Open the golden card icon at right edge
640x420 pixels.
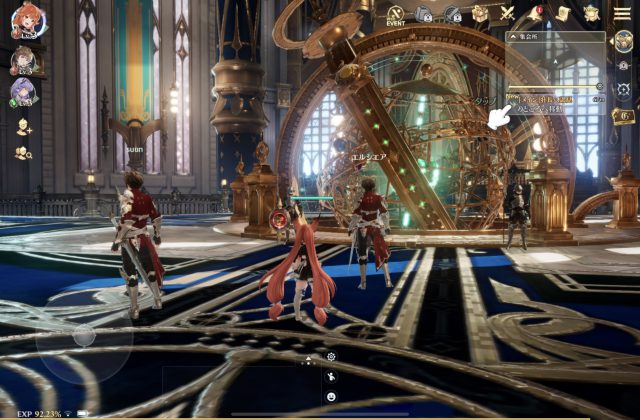622,116
